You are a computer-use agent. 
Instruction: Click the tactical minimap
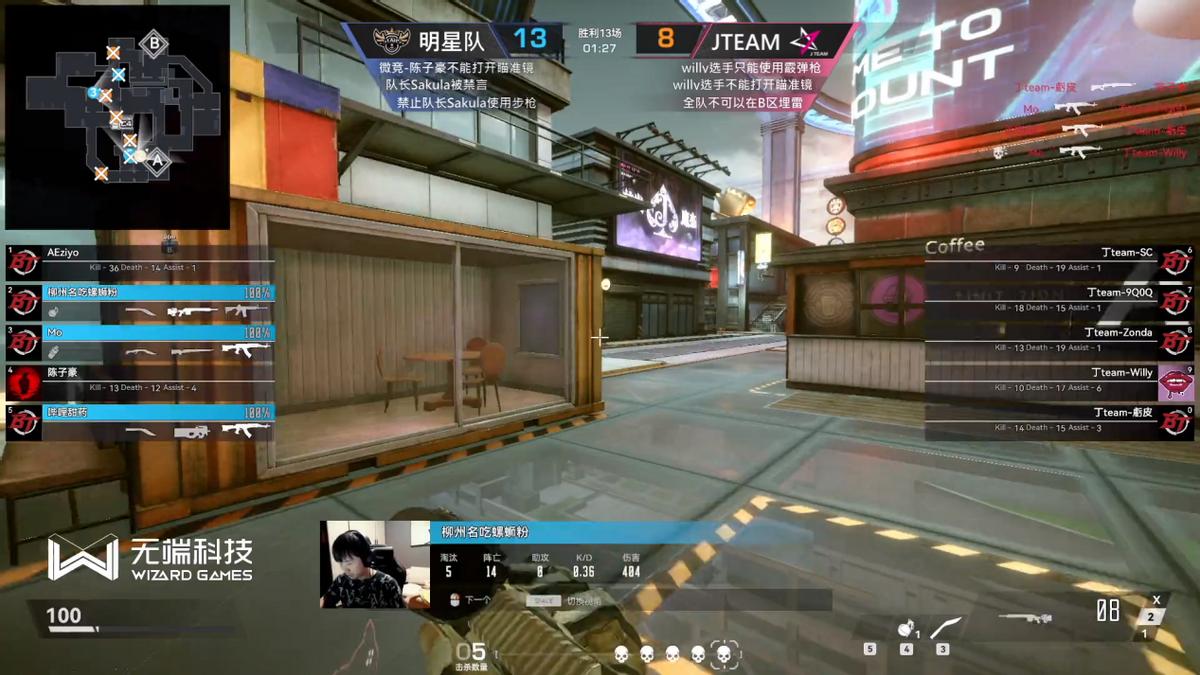point(117,117)
